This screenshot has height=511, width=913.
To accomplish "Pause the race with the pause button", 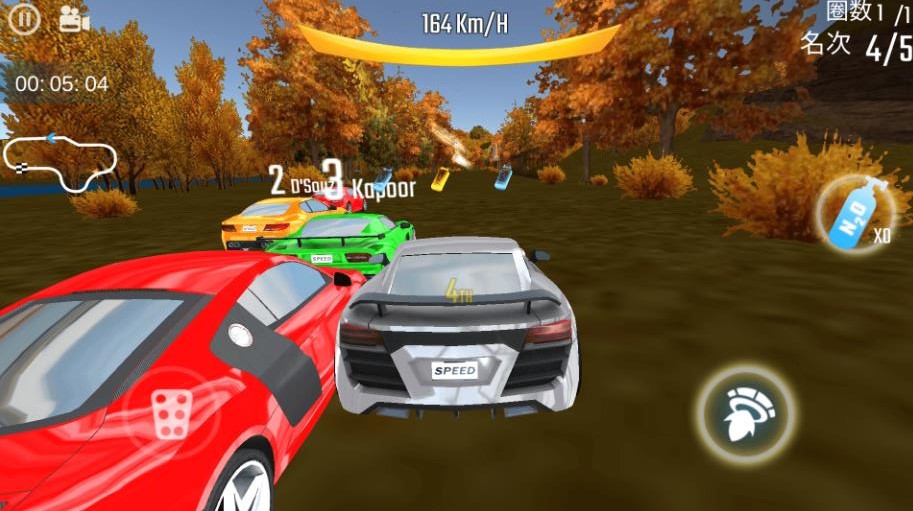I will tap(24, 19).
